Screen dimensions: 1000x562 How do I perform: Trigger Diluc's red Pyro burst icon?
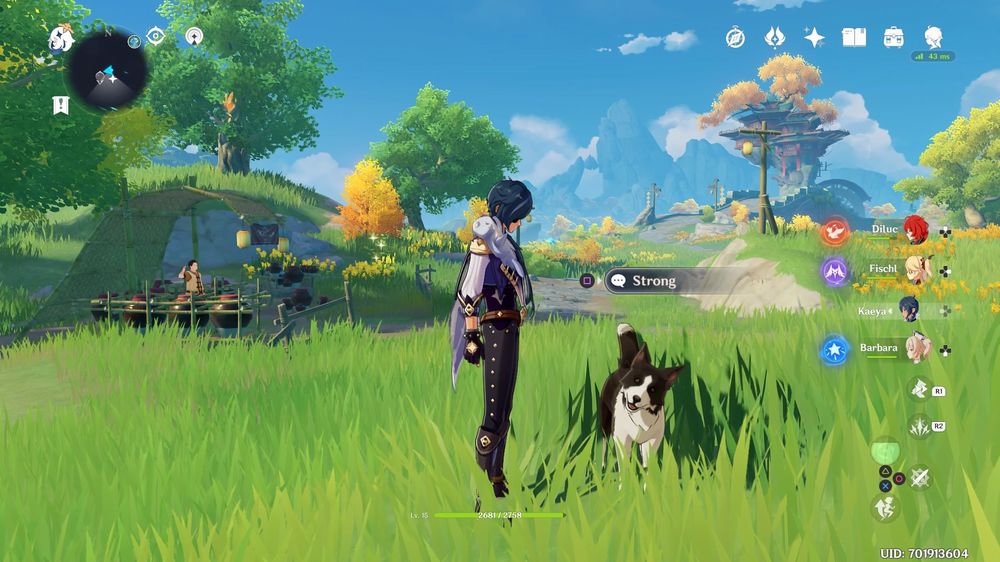[x=834, y=233]
